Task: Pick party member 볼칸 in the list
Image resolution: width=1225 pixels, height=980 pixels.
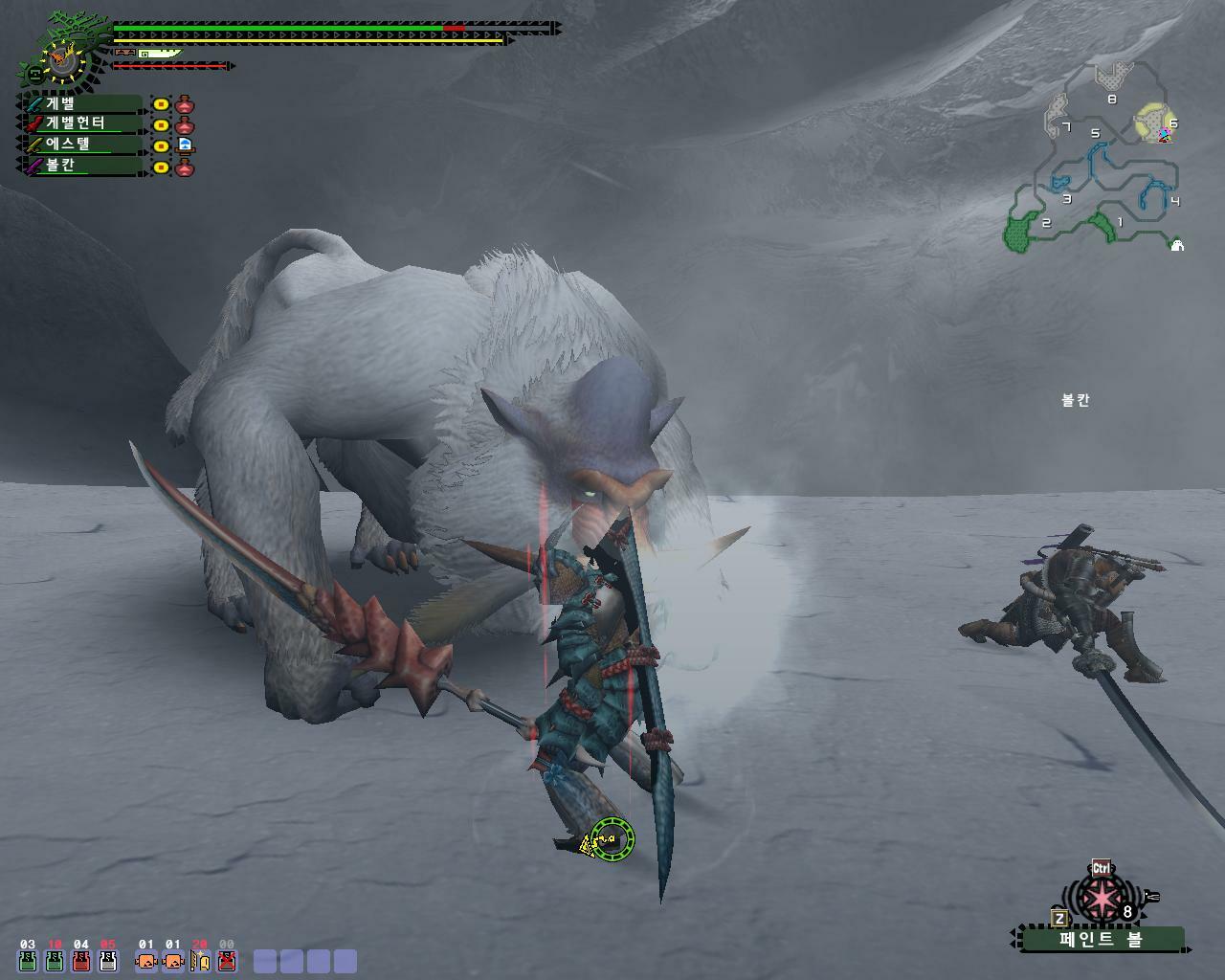Action: point(81,166)
